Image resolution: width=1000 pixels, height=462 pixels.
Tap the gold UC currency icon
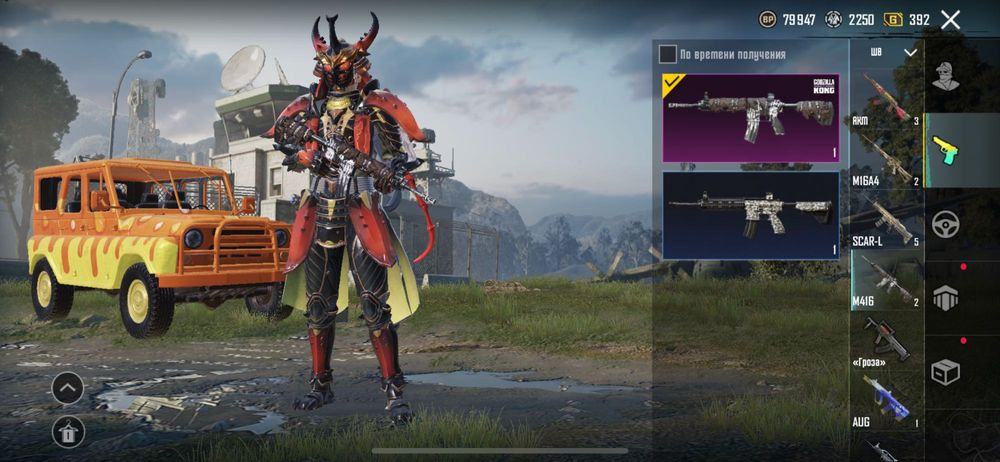pyautogui.click(x=893, y=19)
